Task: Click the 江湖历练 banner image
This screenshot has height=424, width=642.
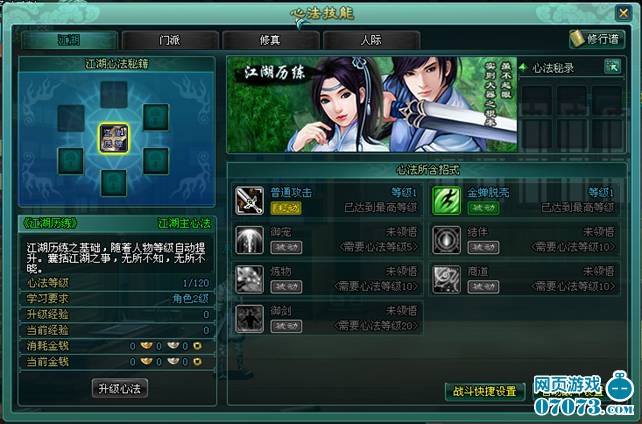Action: [371, 104]
